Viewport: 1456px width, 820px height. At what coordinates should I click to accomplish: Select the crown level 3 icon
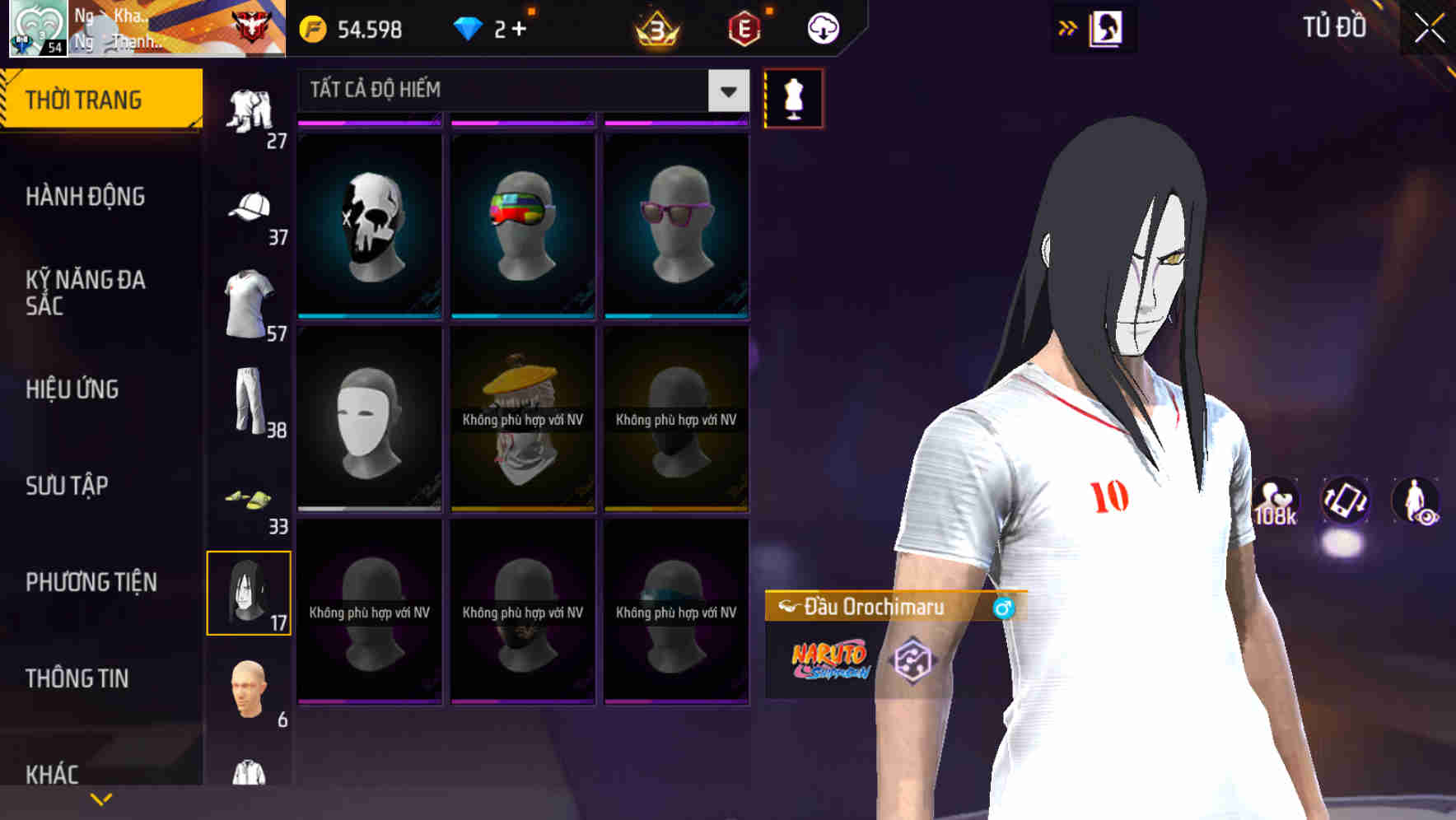[x=655, y=28]
